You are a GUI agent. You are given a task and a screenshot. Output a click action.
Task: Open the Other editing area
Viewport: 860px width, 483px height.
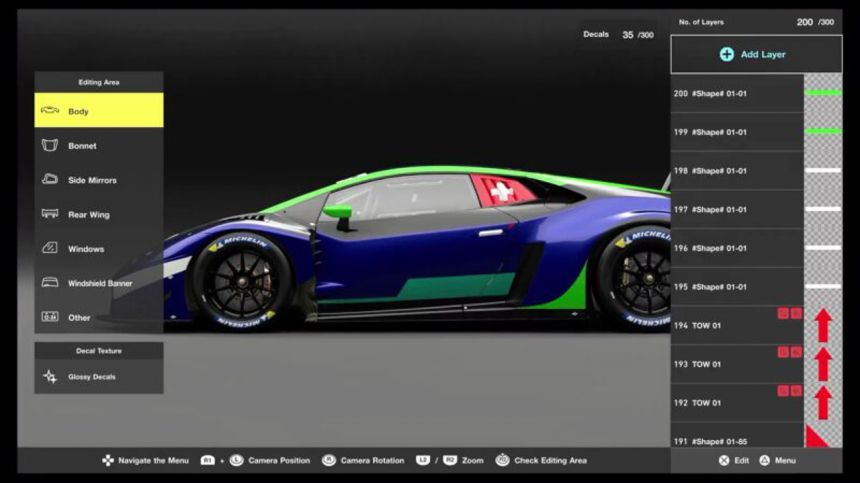click(x=98, y=318)
